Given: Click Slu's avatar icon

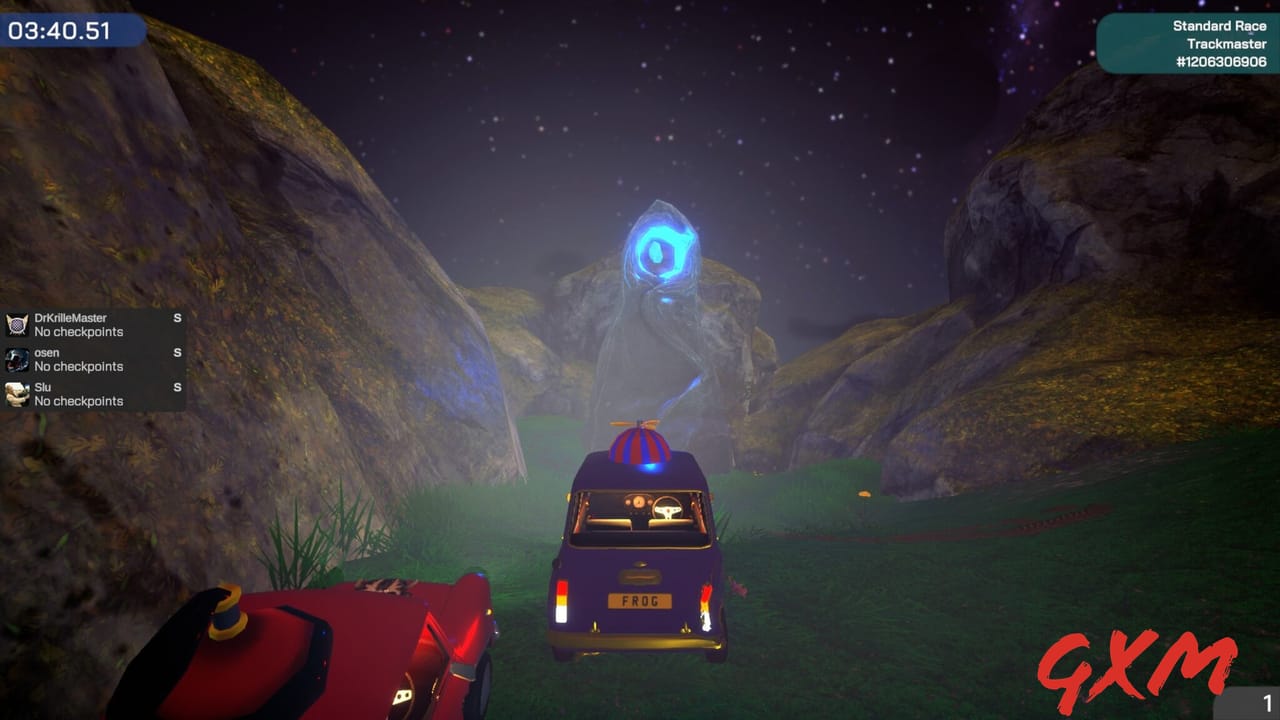Looking at the screenshot, I should click(16, 394).
